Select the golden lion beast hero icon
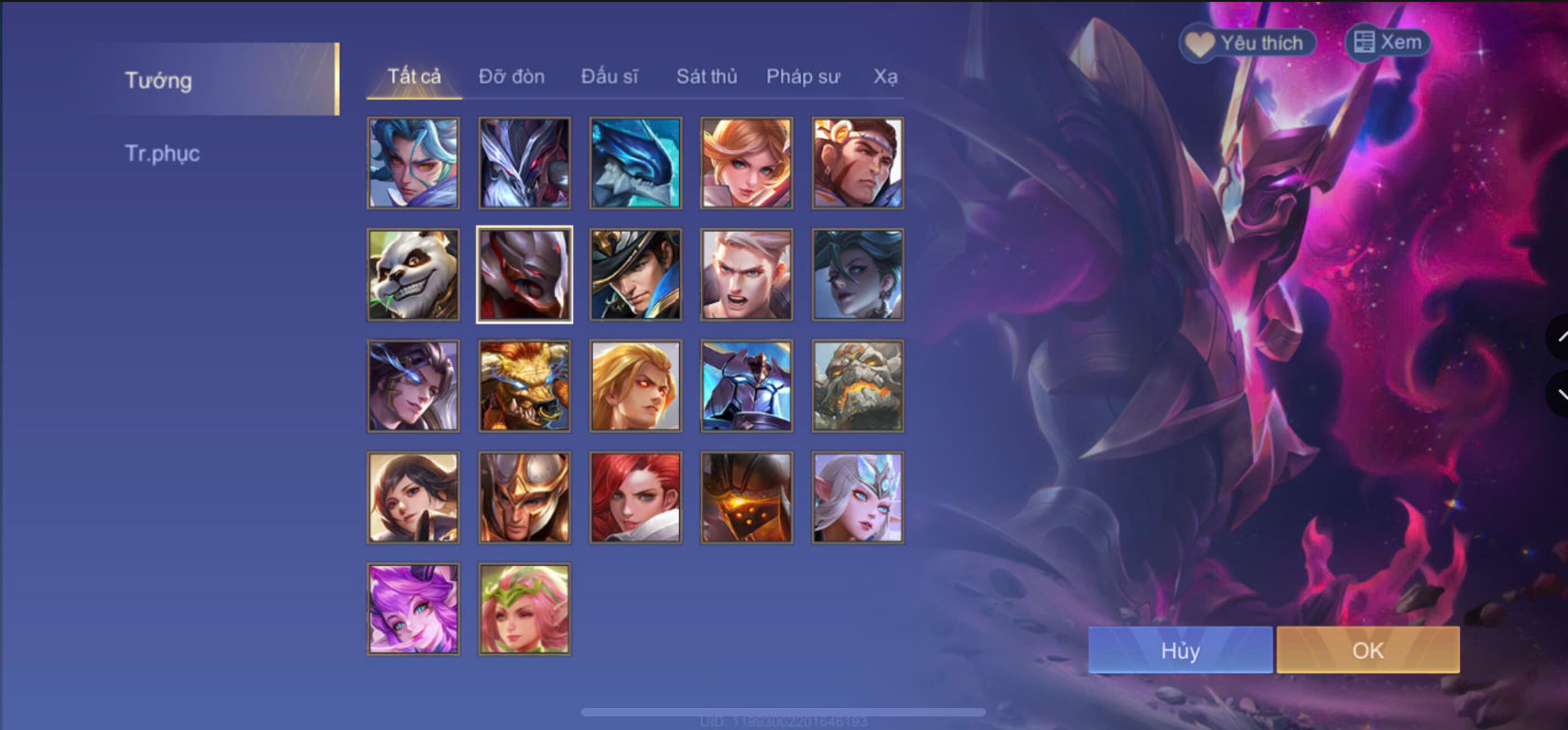 pyautogui.click(x=524, y=386)
